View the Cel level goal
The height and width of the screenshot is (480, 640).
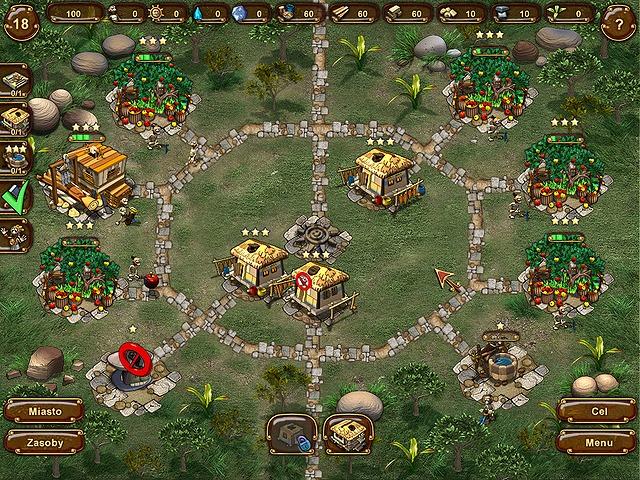[x=597, y=411]
